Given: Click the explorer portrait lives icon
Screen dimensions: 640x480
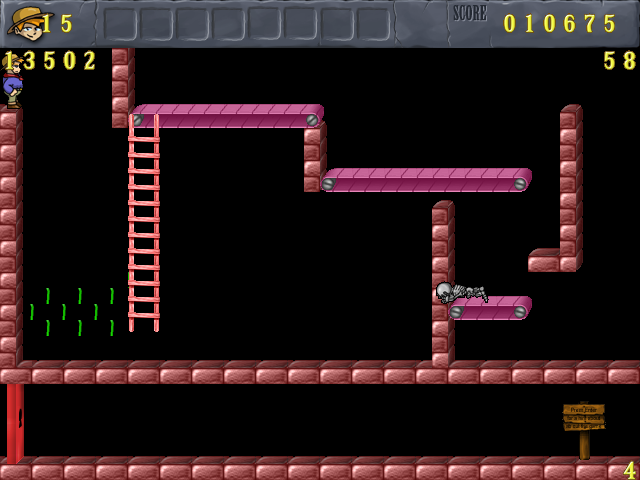Looking at the screenshot, I should pos(25,22).
